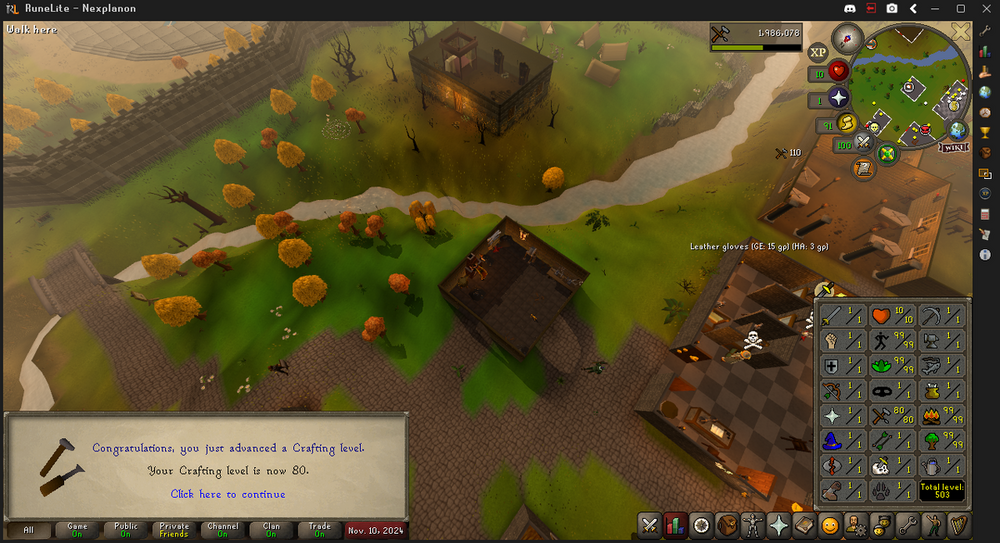Open the Wiki lookup button
Image resolution: width=1000 pixels, height=543 pixels.
tap(953, 148)
